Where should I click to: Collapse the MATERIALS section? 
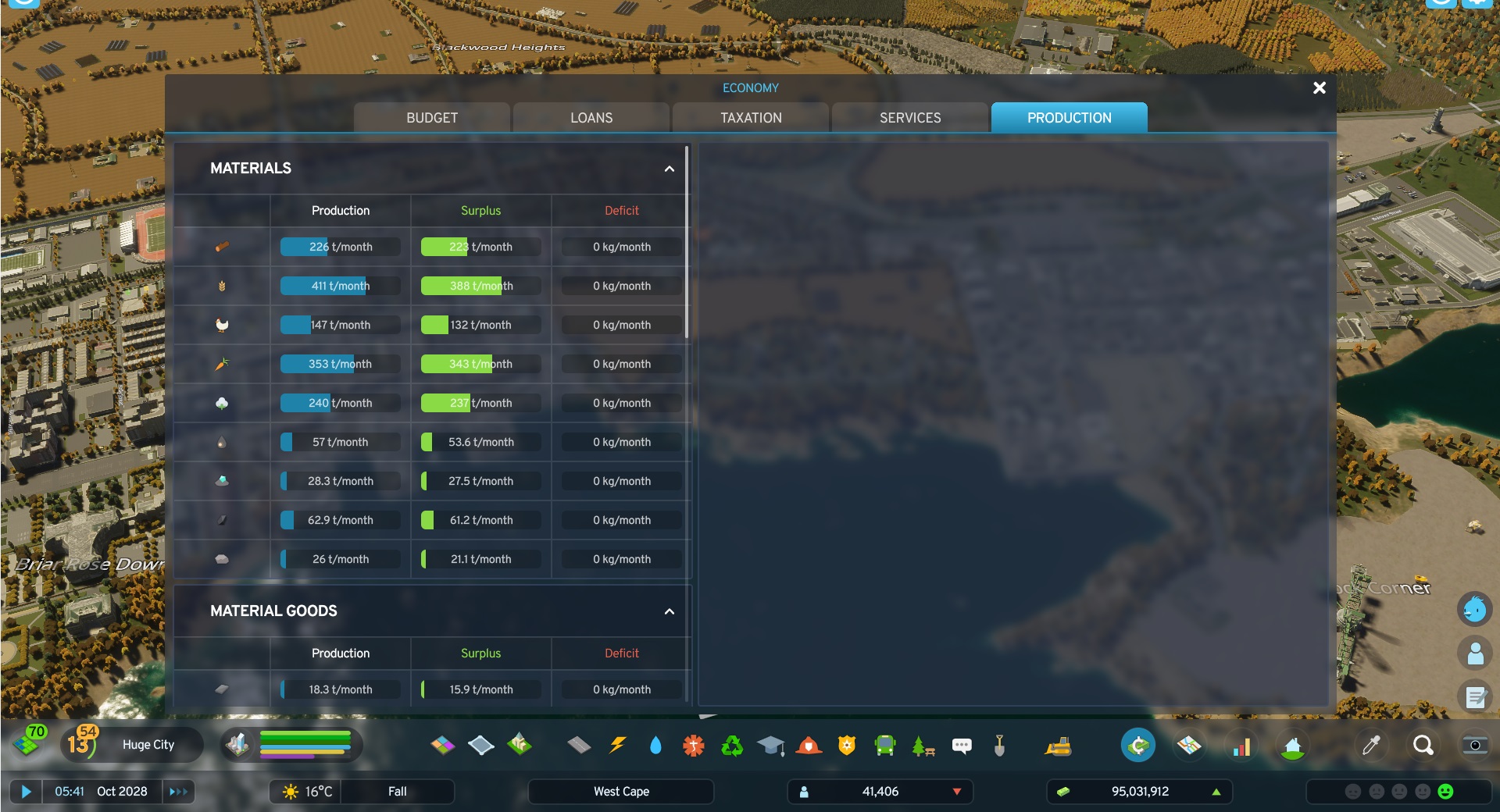(669, 169)
